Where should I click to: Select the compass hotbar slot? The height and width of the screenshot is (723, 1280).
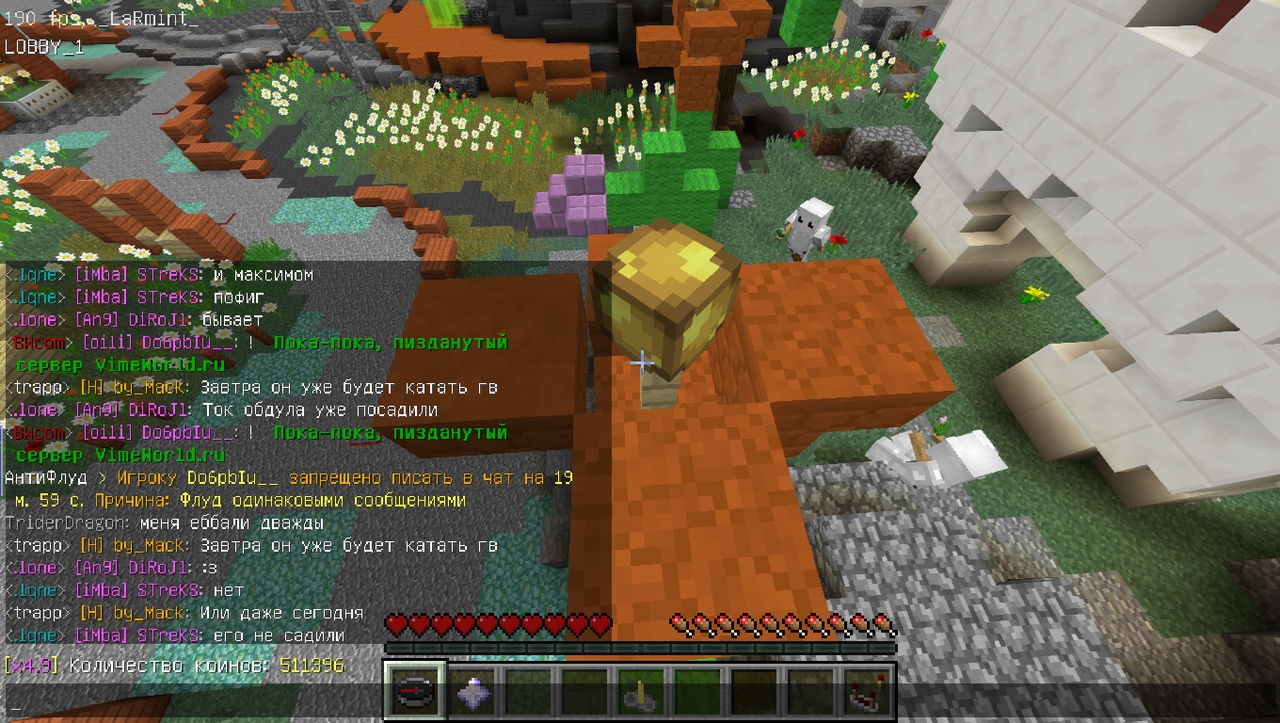(413, 691)
